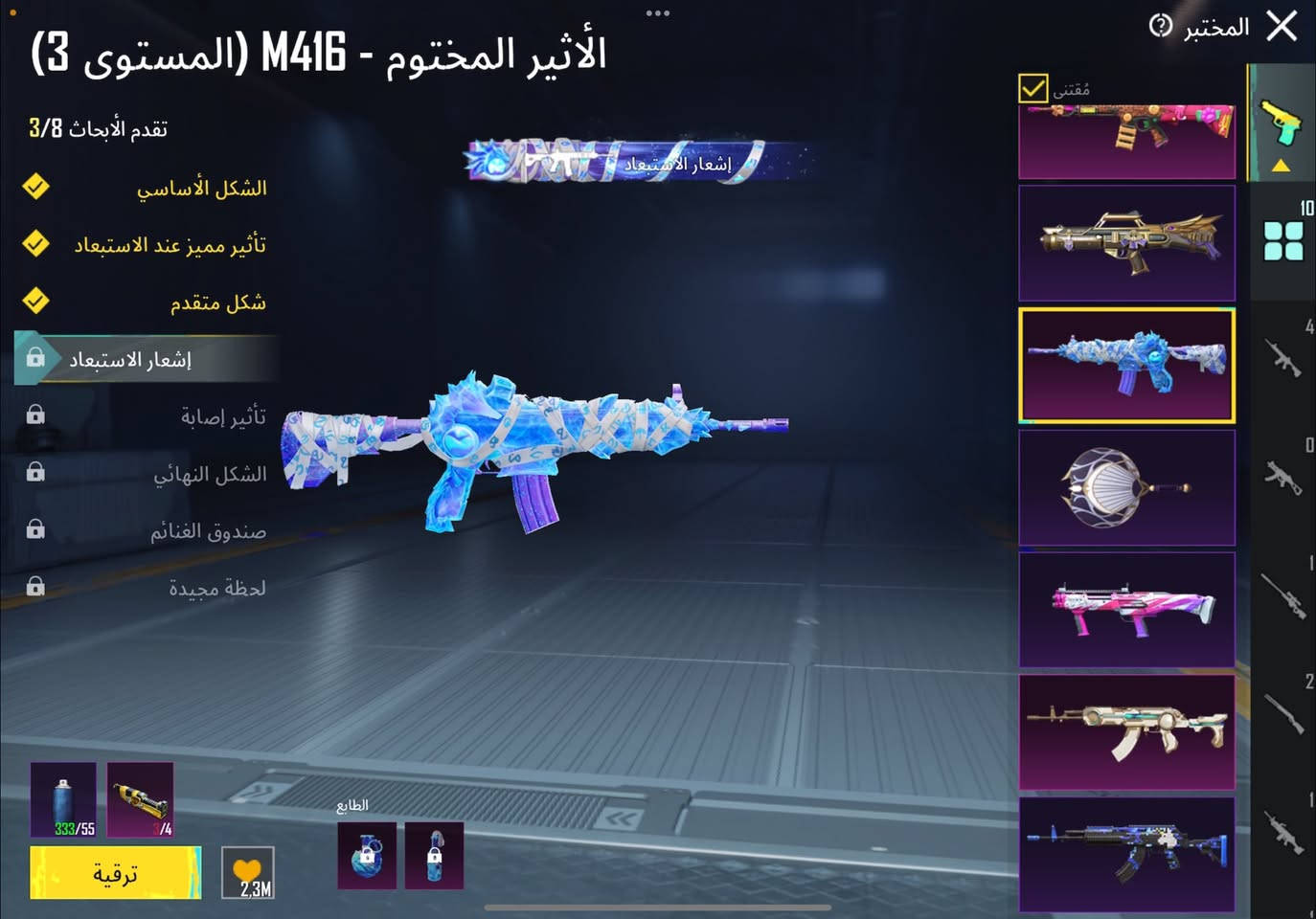The width and height of the screenshot is (1316, 919).
Task: Click the locked stamp slot beside the grenade
Action: pos(434,855)
